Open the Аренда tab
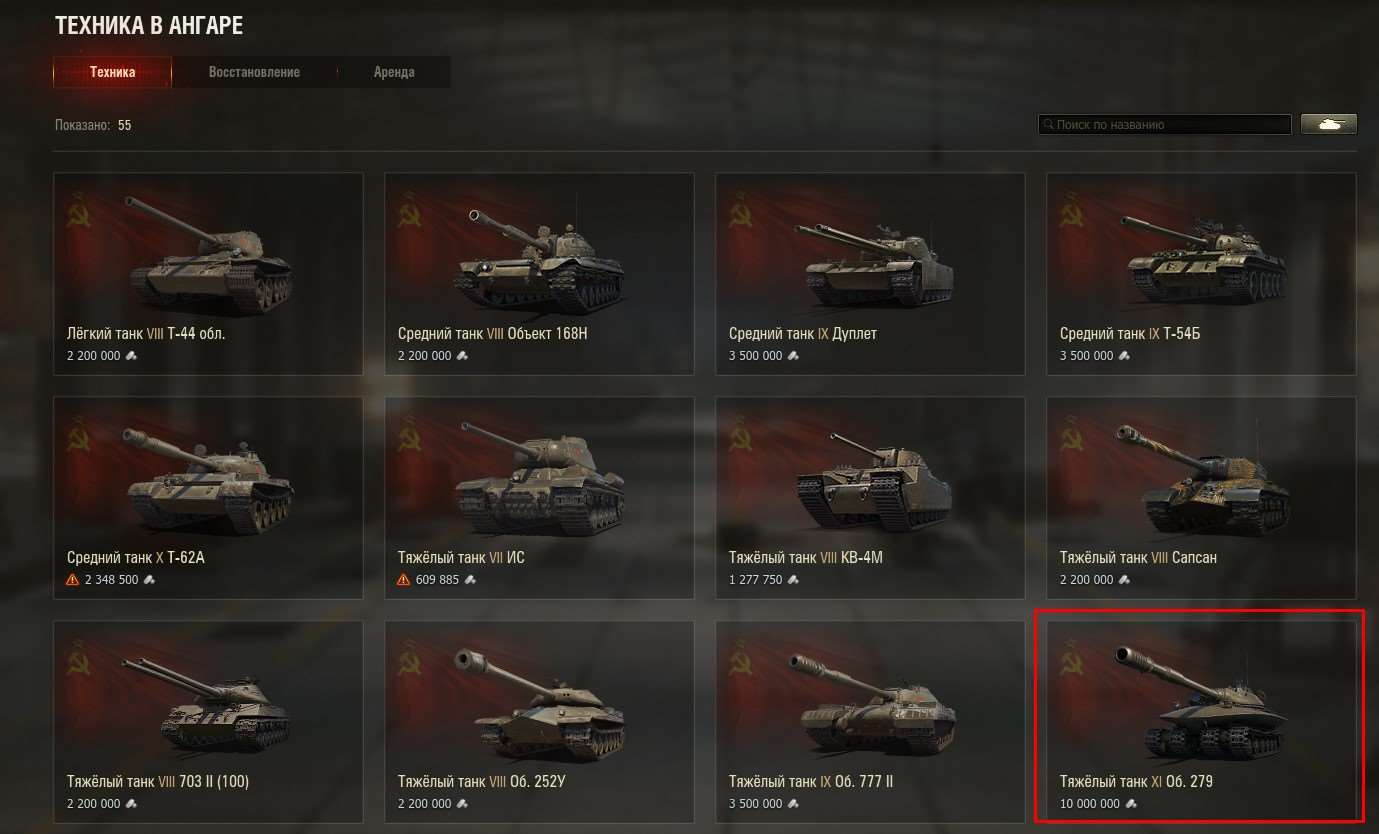Screen dimensions: 1379x834 395,71
